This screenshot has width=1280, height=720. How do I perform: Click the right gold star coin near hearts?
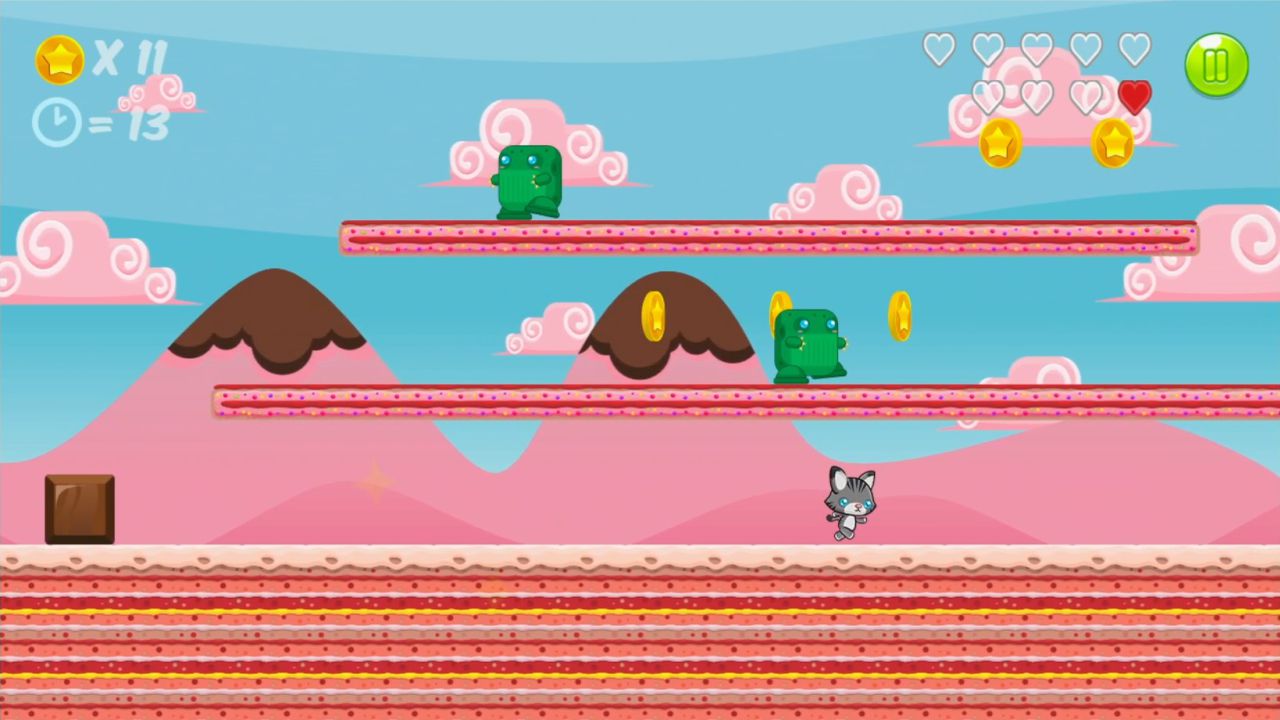click(1114, 141)
